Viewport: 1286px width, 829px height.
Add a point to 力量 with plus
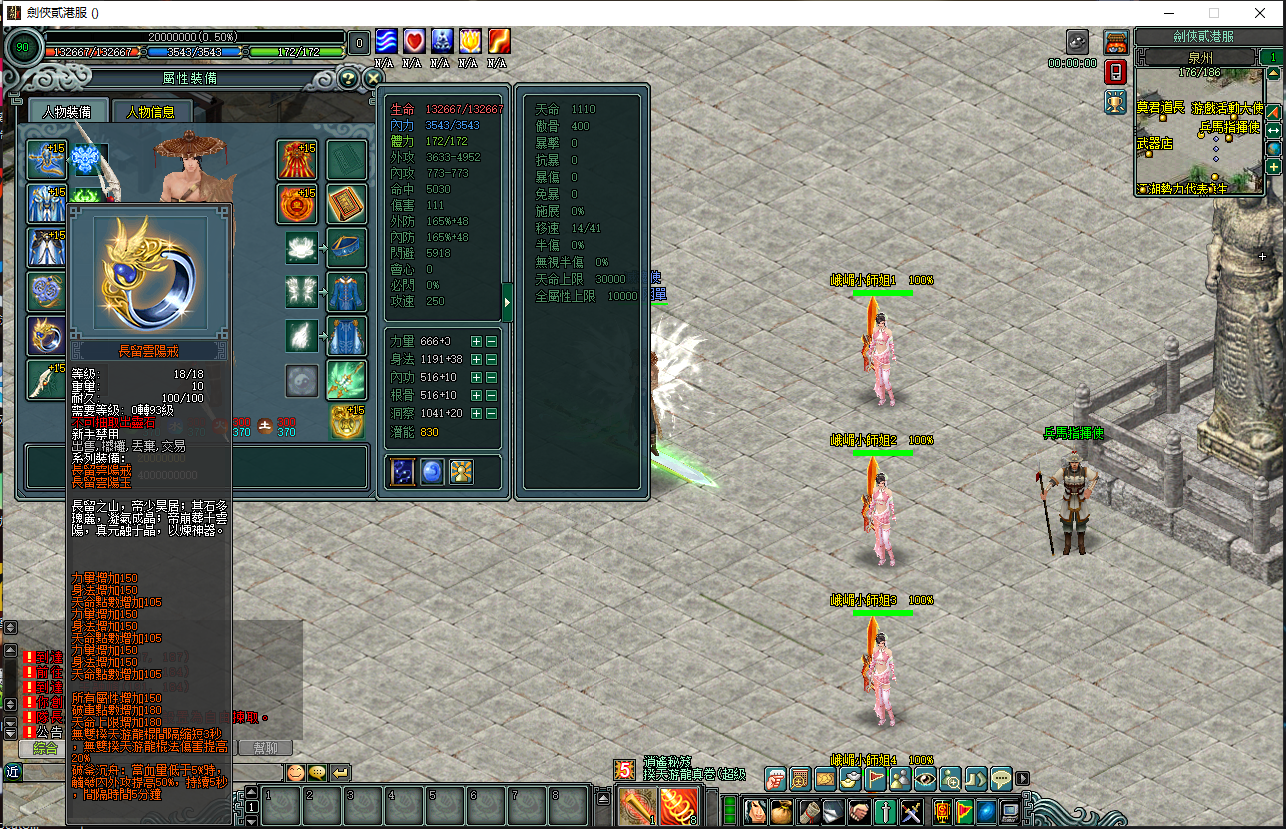476,342
